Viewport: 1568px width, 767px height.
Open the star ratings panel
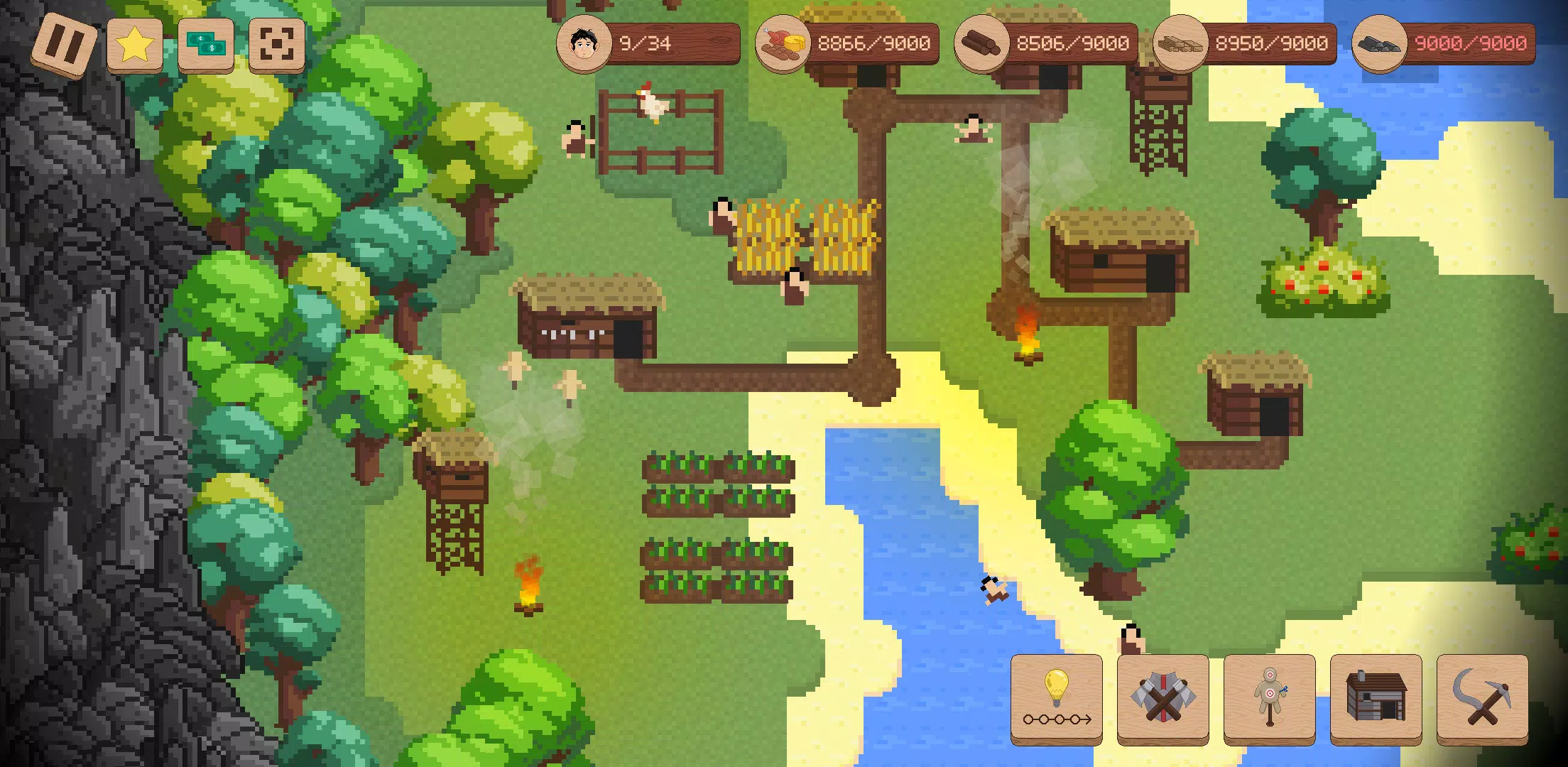[x=134, y=45]
